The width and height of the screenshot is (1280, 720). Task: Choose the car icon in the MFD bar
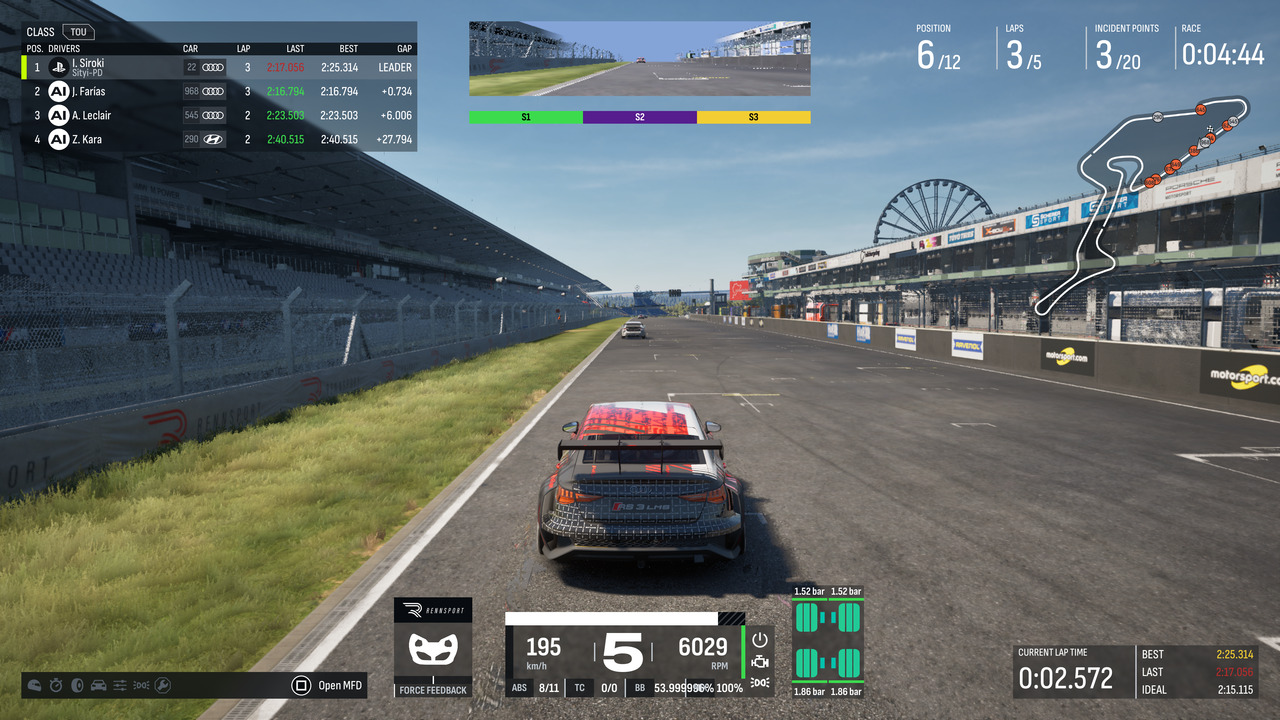pyautogui.click(x=98, y=685)
